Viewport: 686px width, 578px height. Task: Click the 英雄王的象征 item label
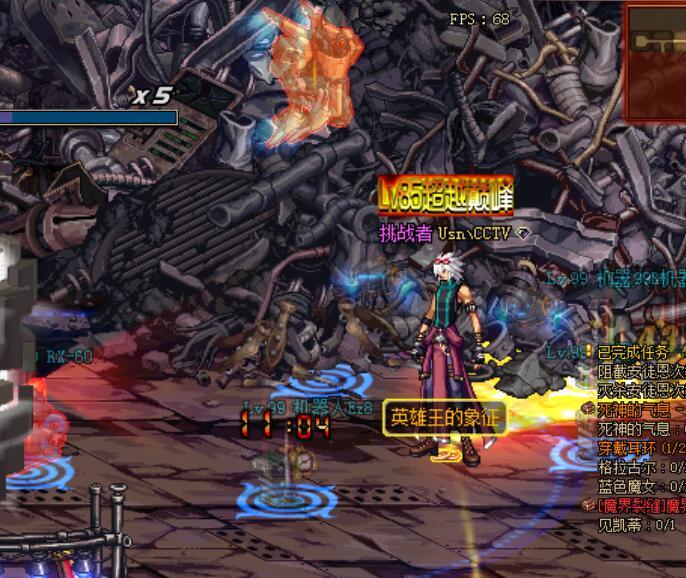(443, 417)
